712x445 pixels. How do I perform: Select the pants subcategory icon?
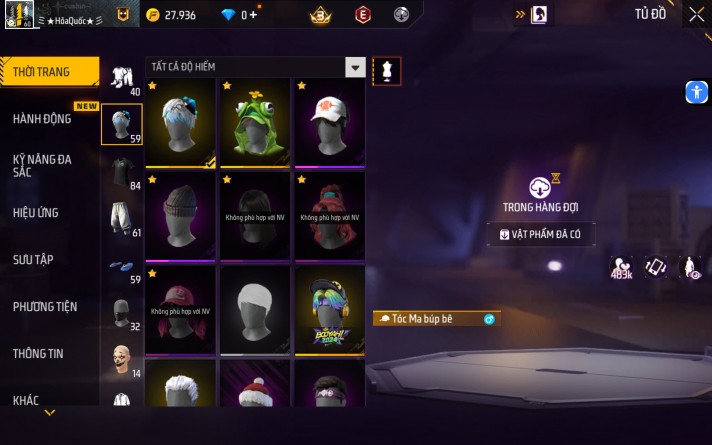[x=122, y=218]
